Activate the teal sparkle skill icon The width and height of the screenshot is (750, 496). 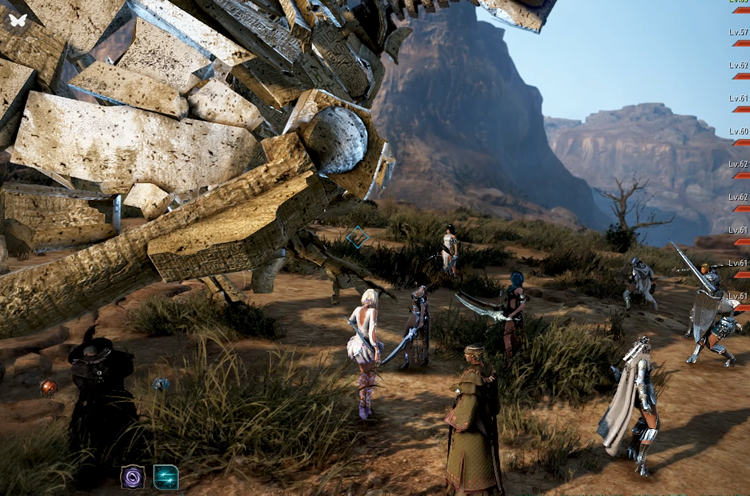pos(166,477)
